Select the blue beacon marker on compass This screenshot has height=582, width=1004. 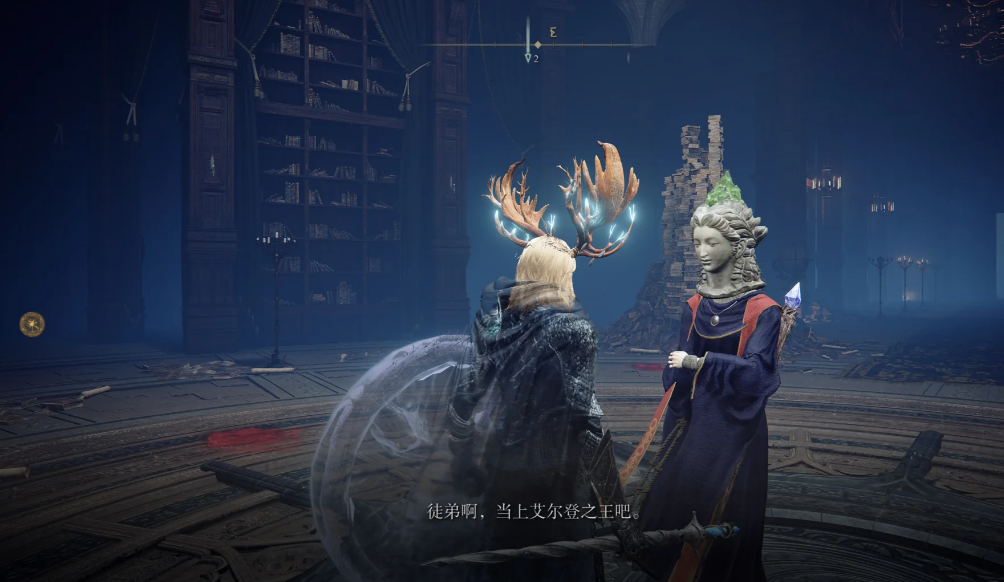(528, 58)
